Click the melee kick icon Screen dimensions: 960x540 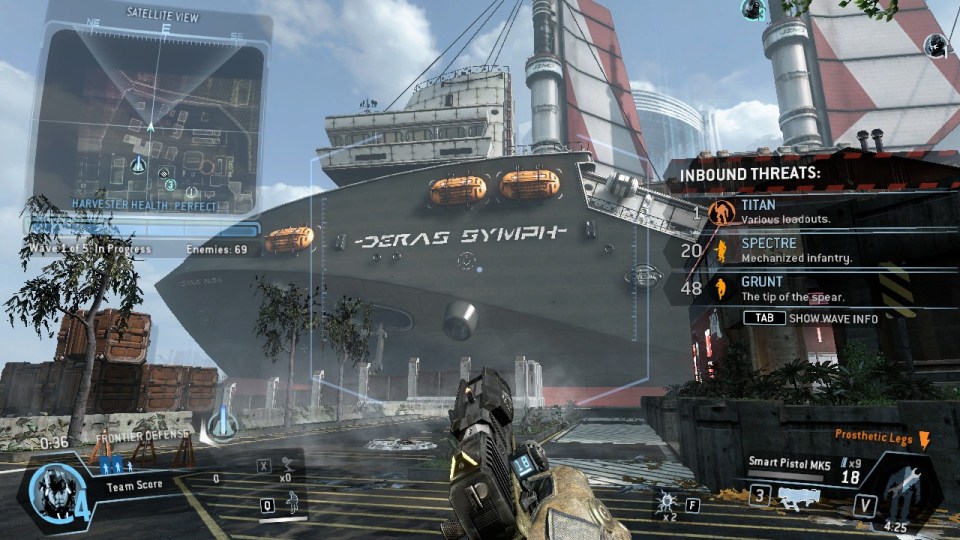click(x=289, y=463)
